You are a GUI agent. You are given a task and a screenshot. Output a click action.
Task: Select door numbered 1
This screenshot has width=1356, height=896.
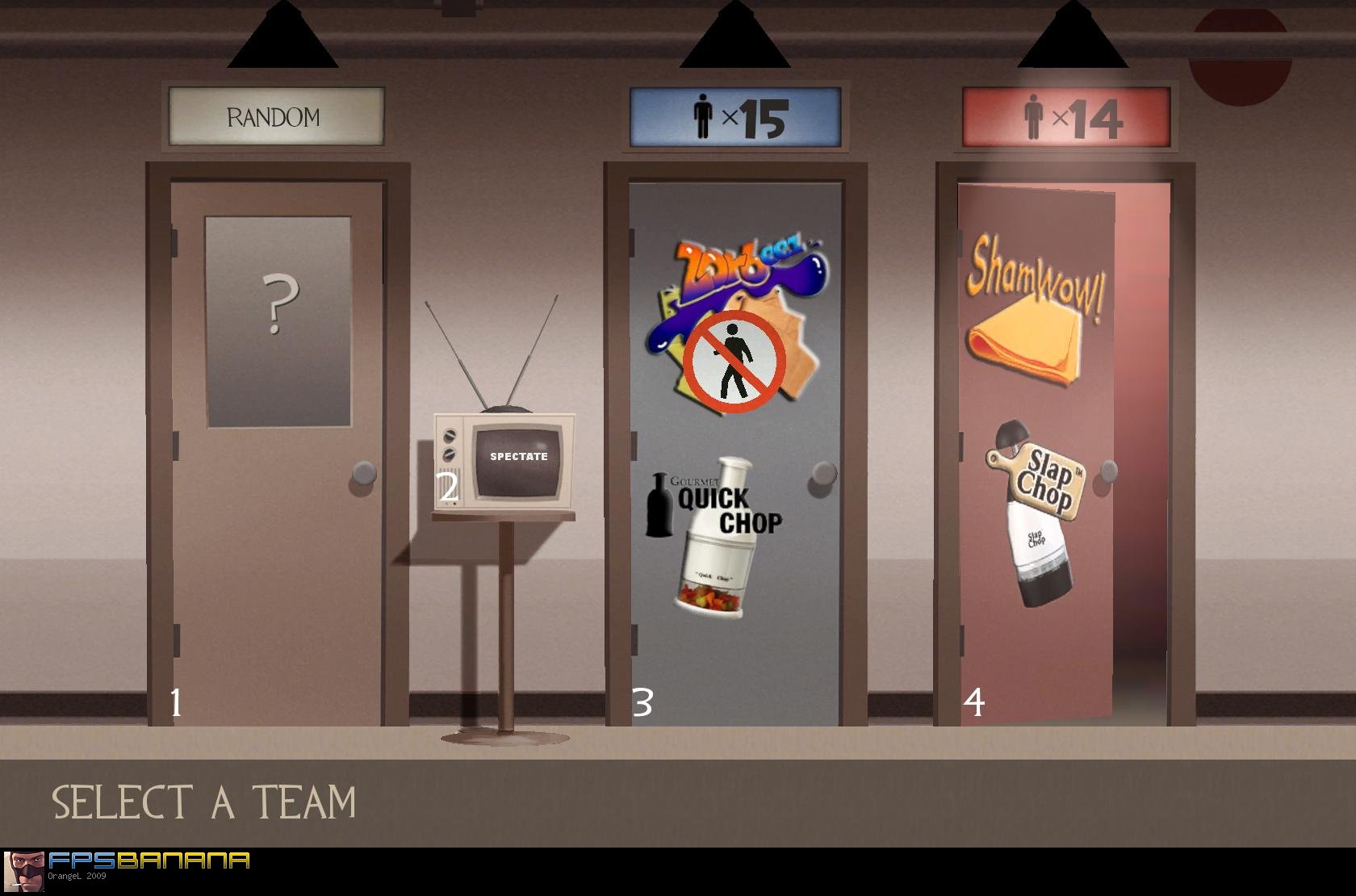click(176, 702)
